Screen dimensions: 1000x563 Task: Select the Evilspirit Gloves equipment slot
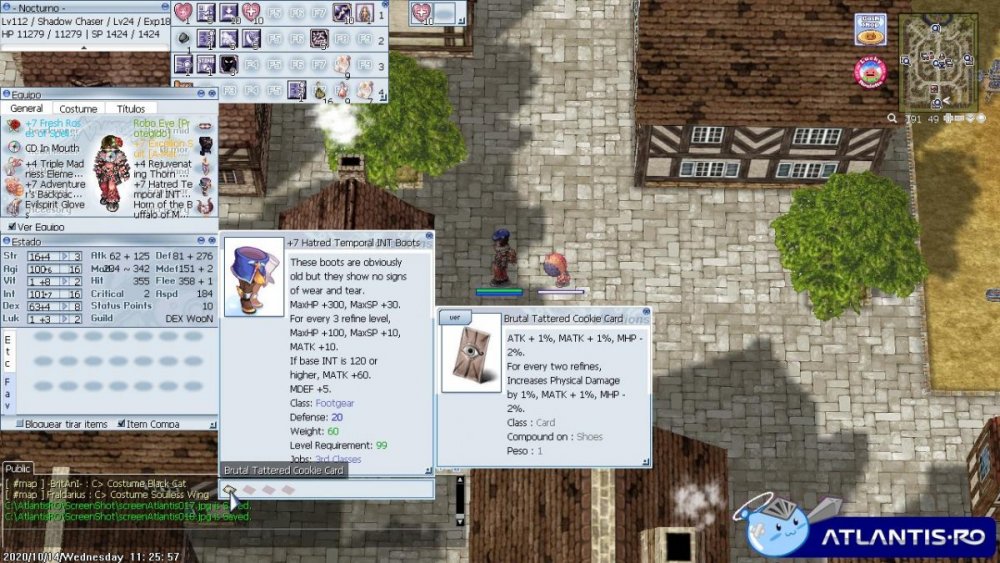14,205
